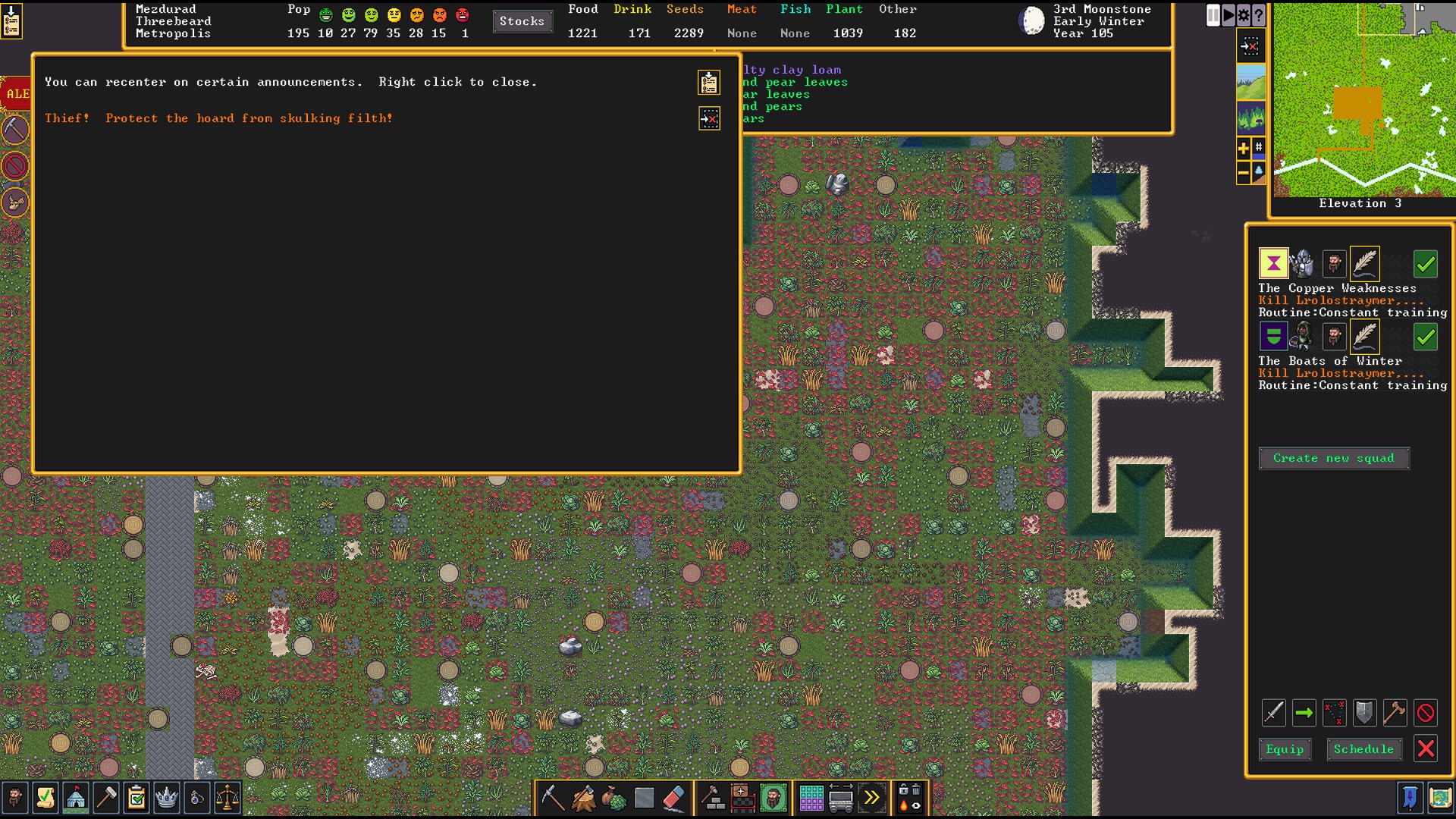Open settings with the gear icon

tap(1244, 15)
